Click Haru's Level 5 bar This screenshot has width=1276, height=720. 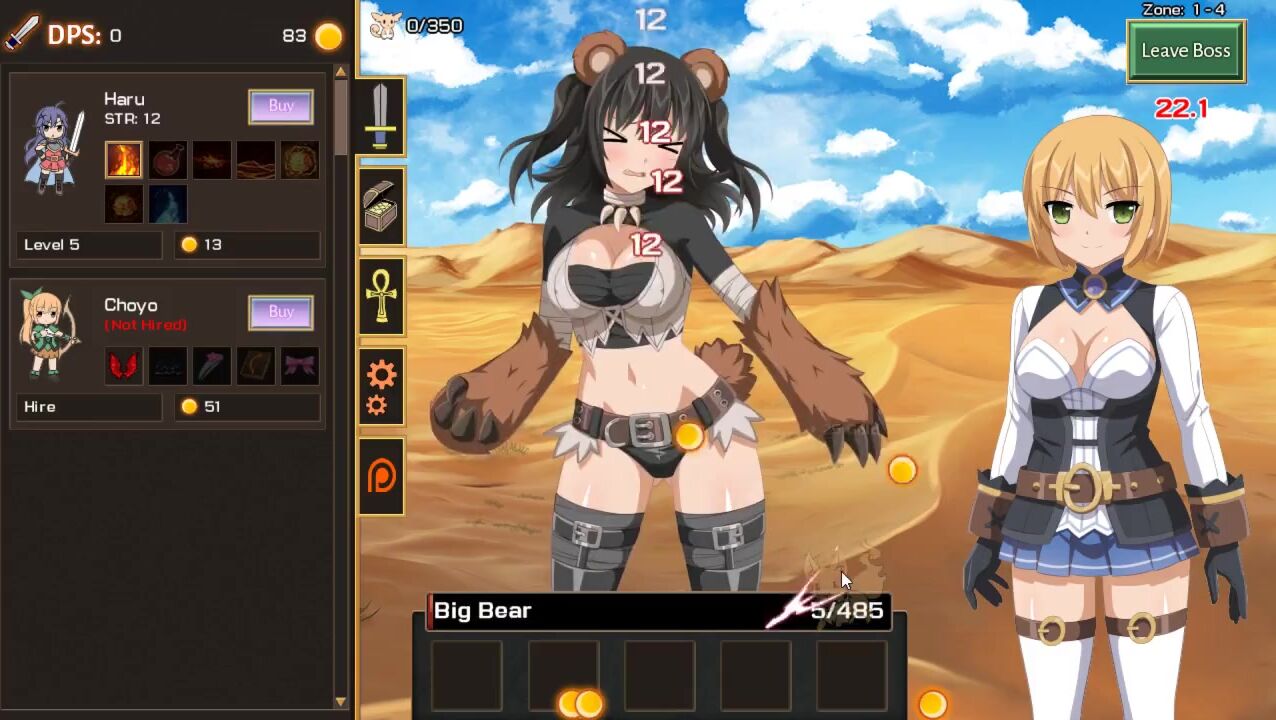[x=90, y=245]
